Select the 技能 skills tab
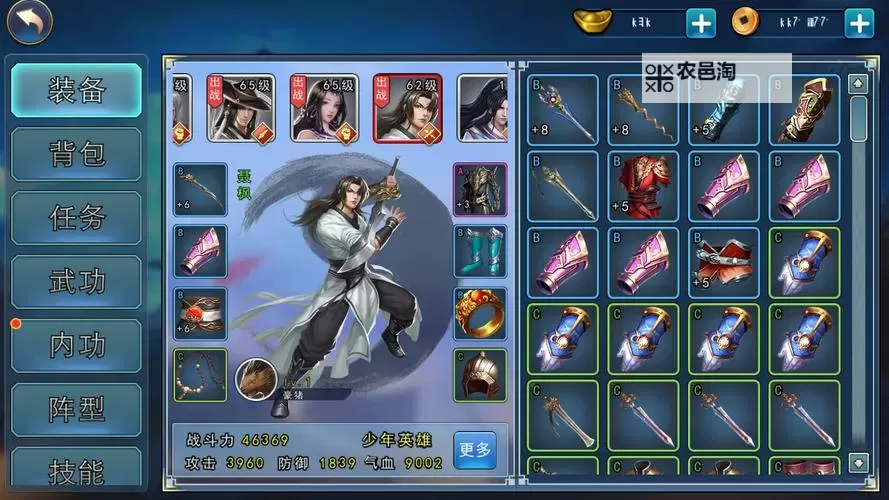The height and width of the screenshot is (500, 889). point(77,467)
